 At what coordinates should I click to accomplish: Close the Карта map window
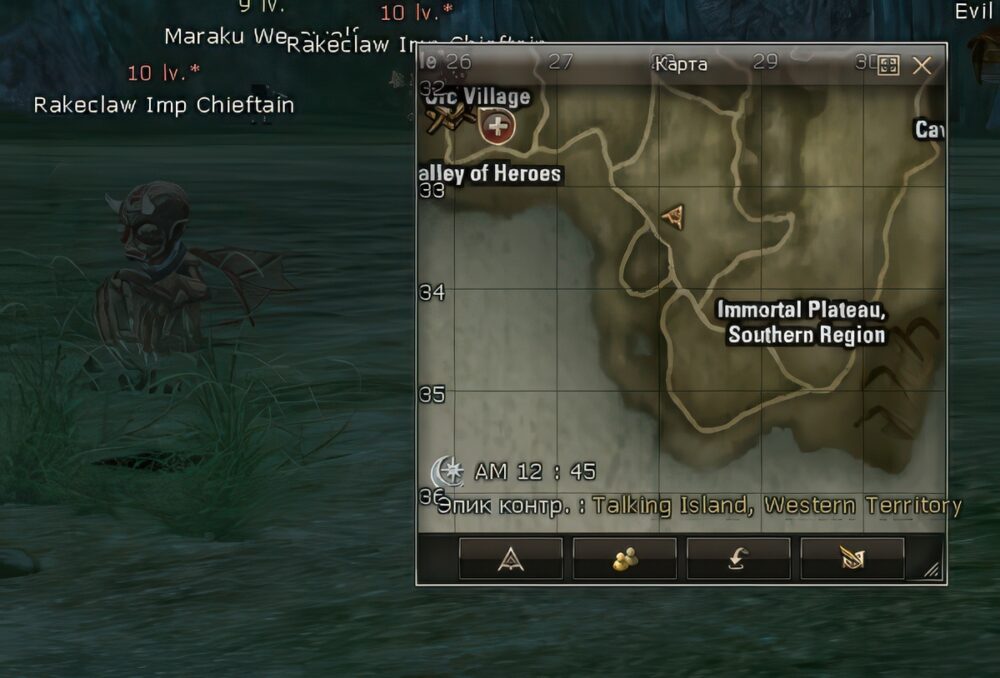[x=922, y=66]
